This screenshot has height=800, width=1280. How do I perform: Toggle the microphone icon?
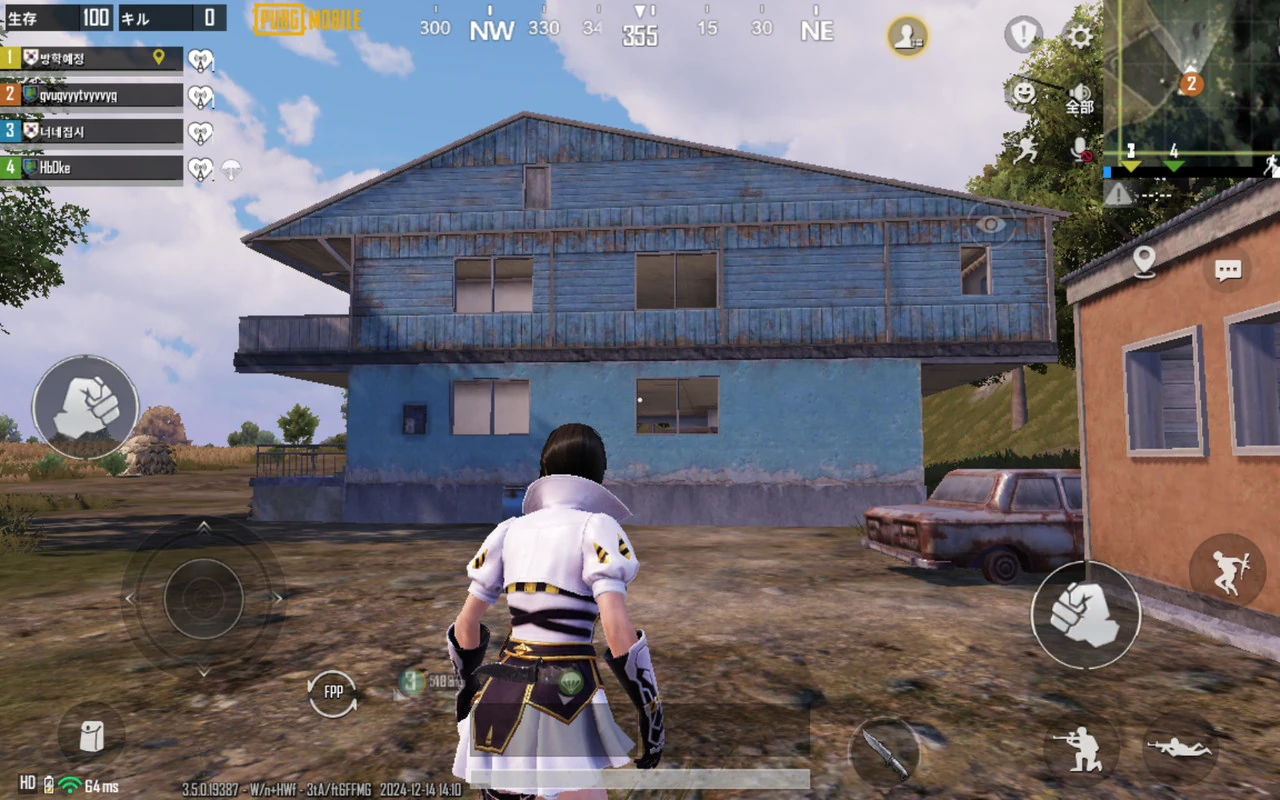[1080, 150]
